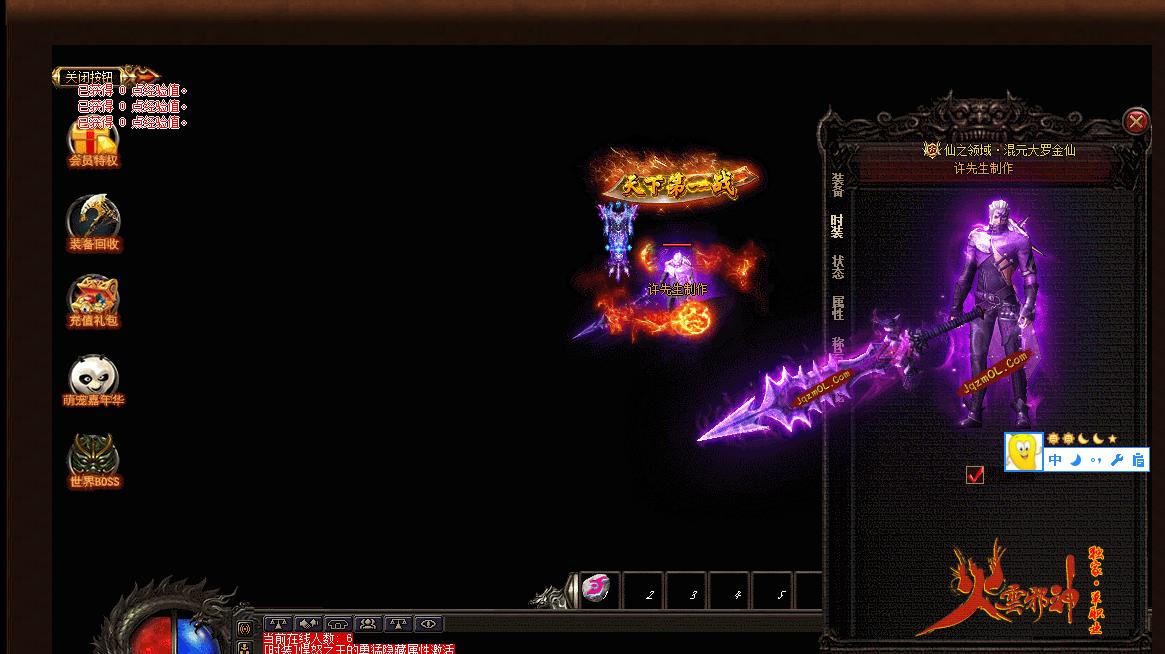Close the character panel with the red X

[1136, 122]
